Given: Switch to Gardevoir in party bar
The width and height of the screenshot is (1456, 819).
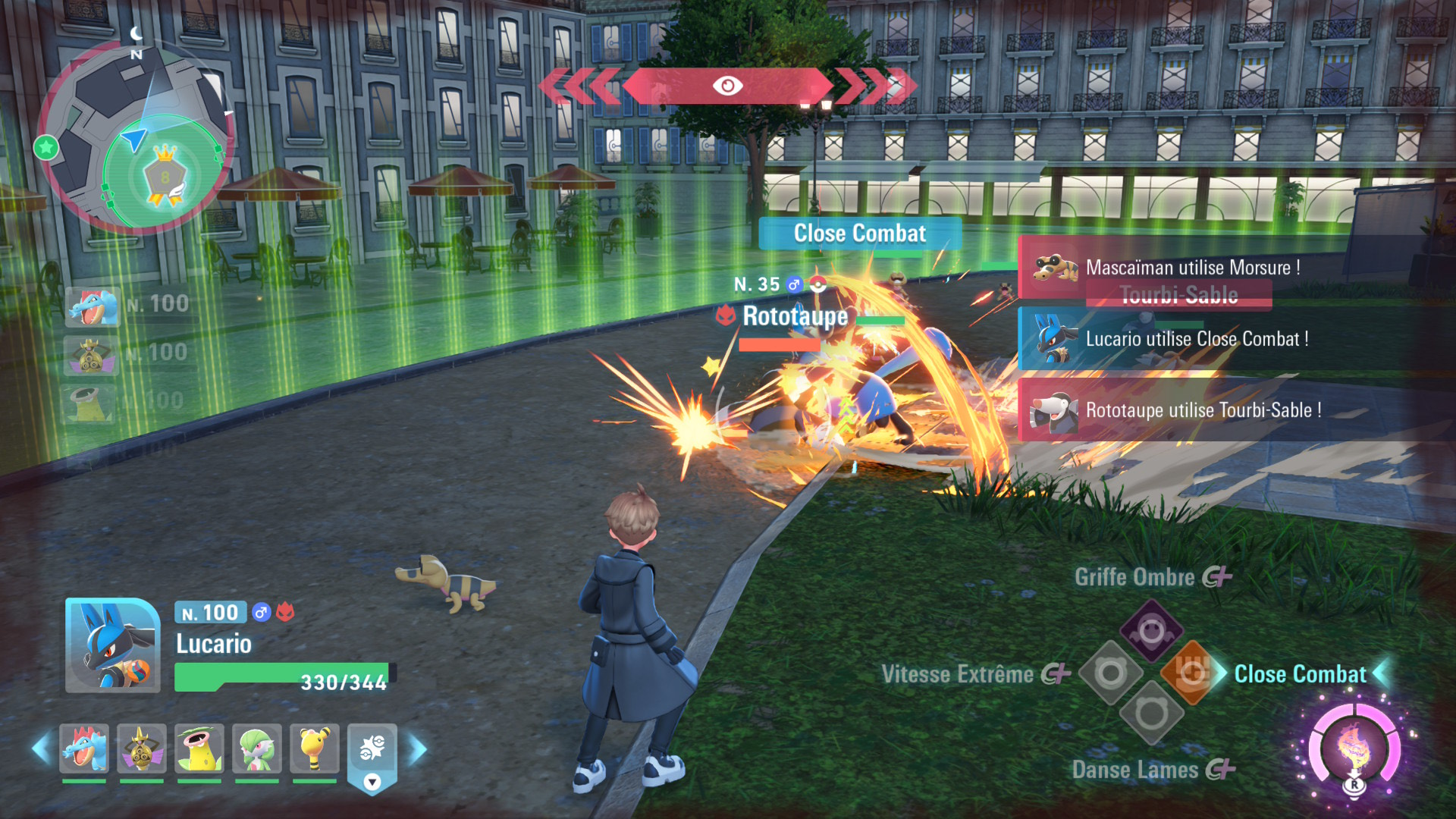Looking at the screenshot, I should 257,748.
